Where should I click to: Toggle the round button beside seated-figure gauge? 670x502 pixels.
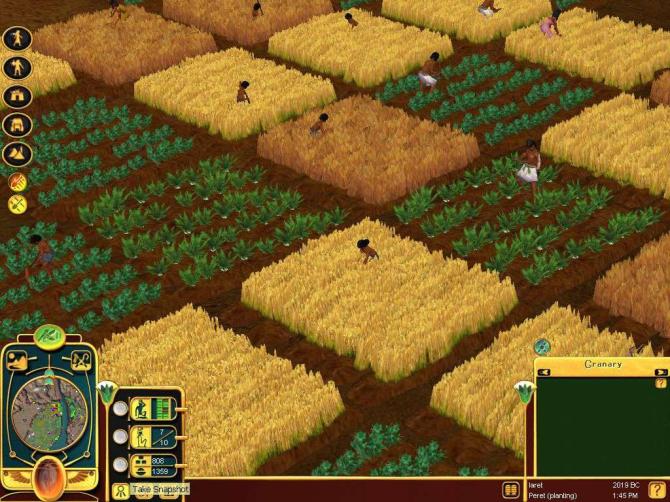tap(120, 408)
